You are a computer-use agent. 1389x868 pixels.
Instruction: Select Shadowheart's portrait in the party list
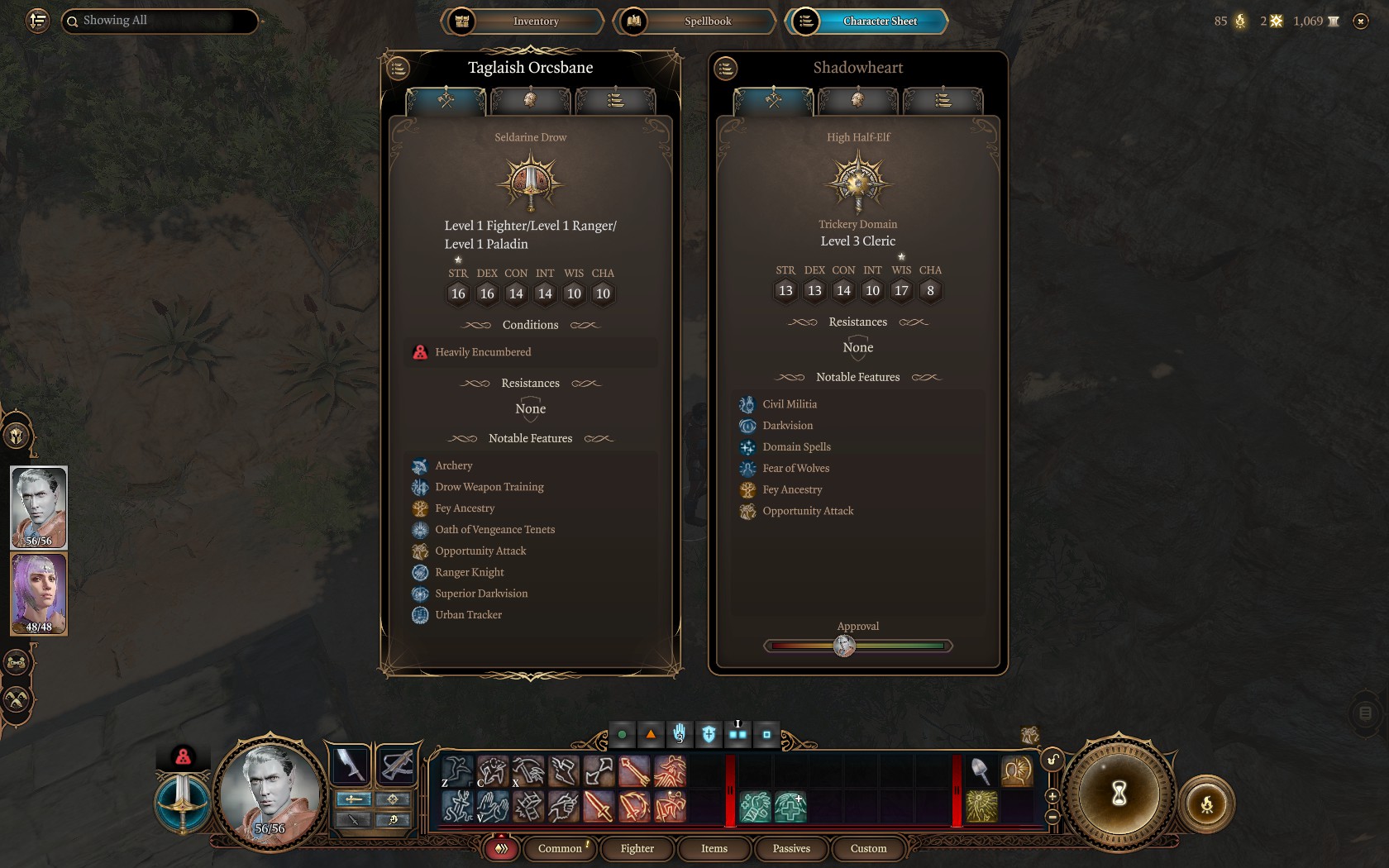tap(39, 594)
